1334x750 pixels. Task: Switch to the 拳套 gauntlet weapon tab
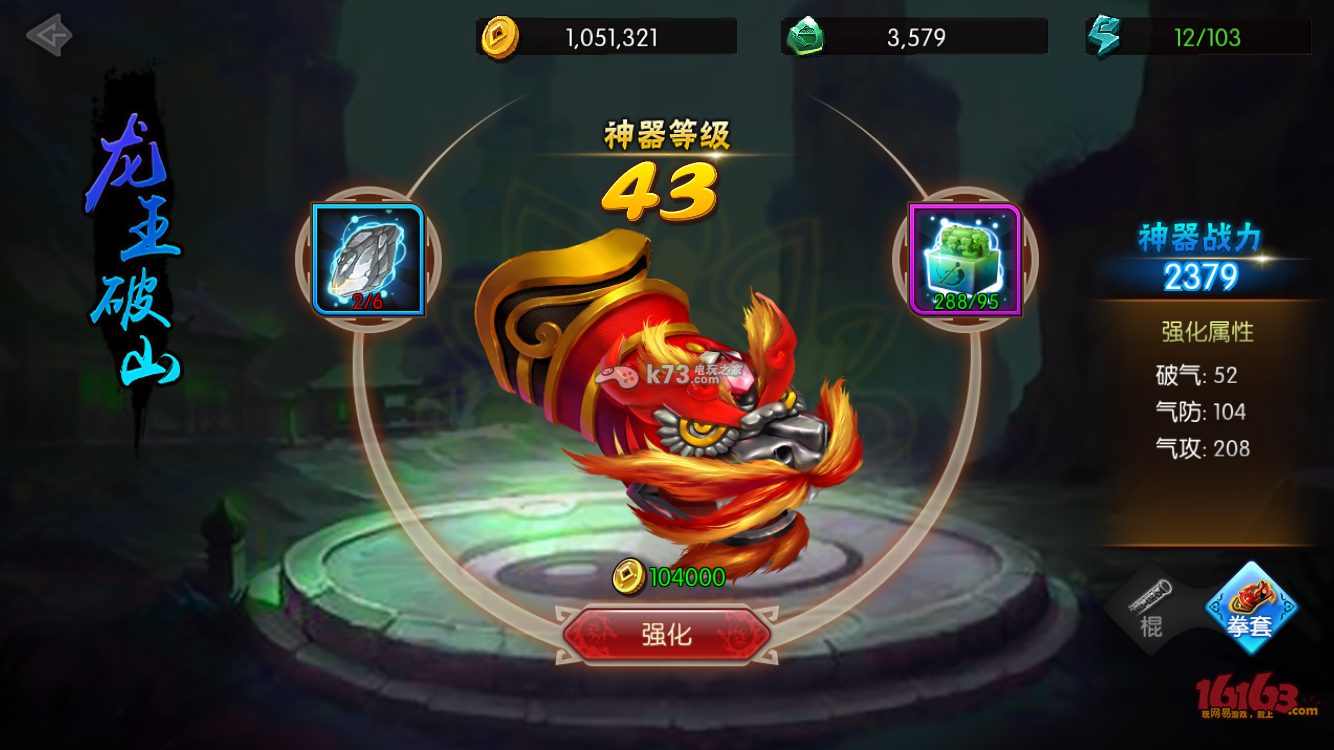click(1250, 608)
